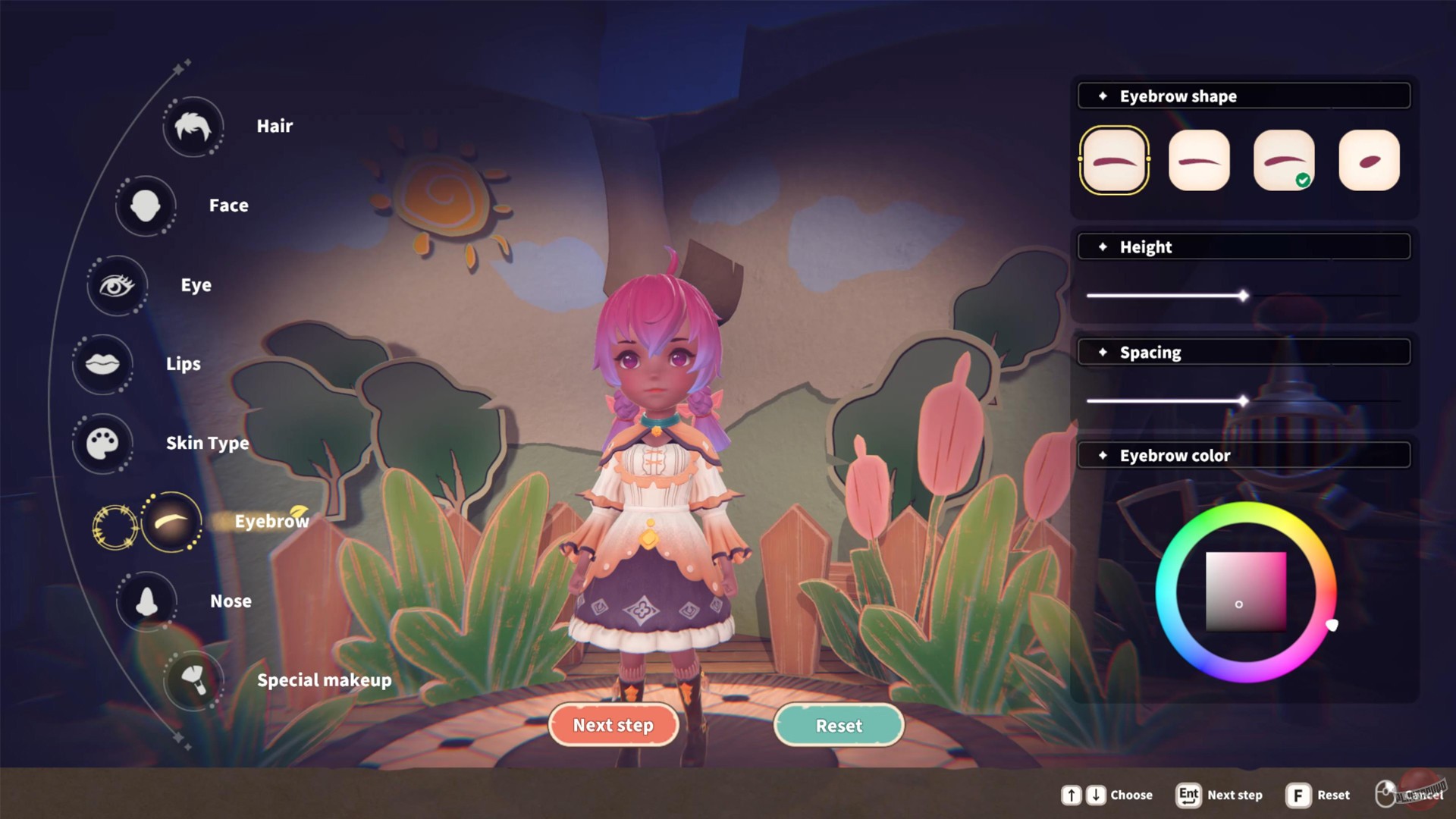Select the Hair customization icon
1456x819 pixels.
pos(193,126)
